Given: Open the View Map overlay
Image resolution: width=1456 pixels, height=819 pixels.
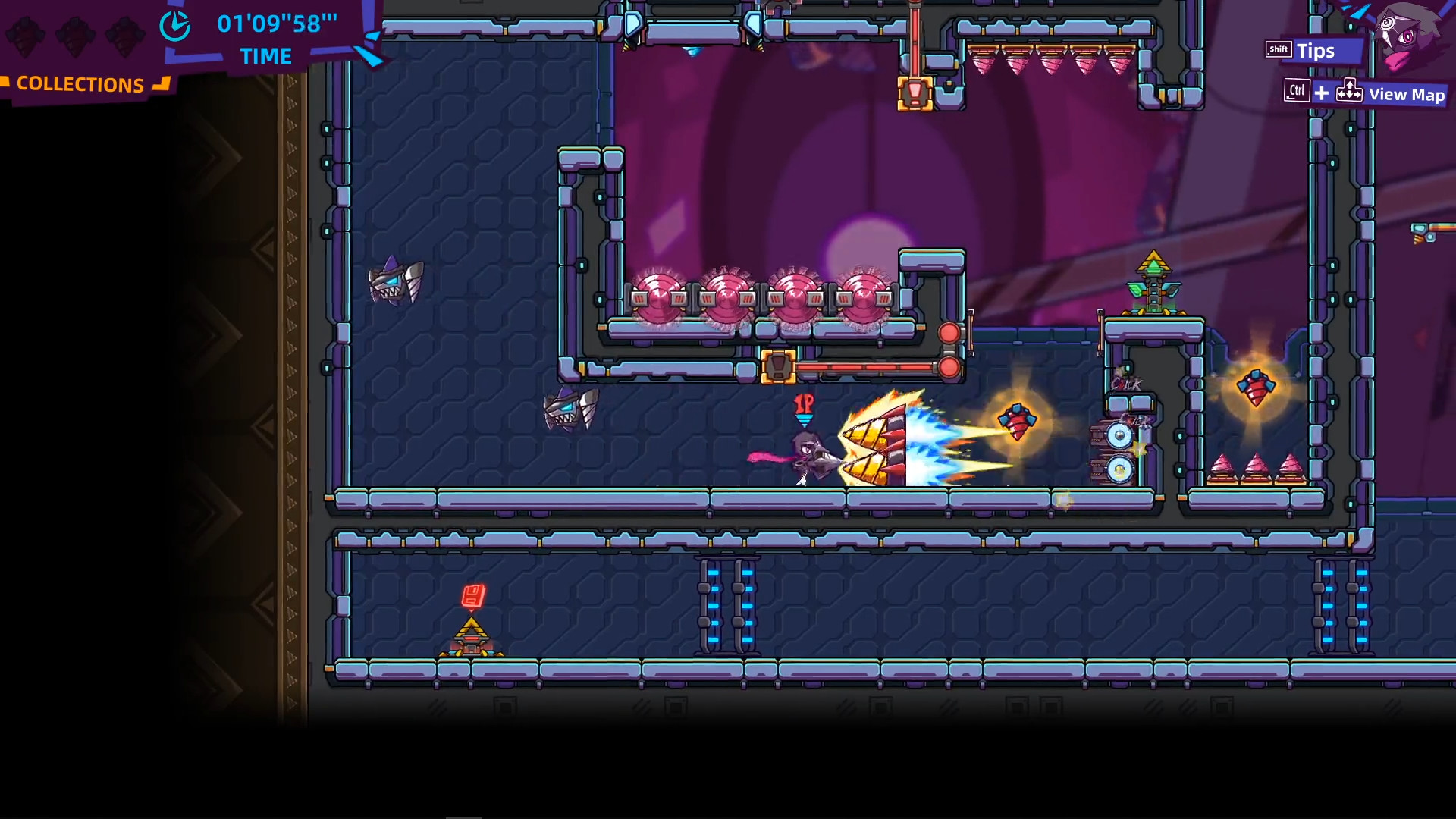Looking at the screenshot, I should pyautogui.click(x=1407, y=95).
